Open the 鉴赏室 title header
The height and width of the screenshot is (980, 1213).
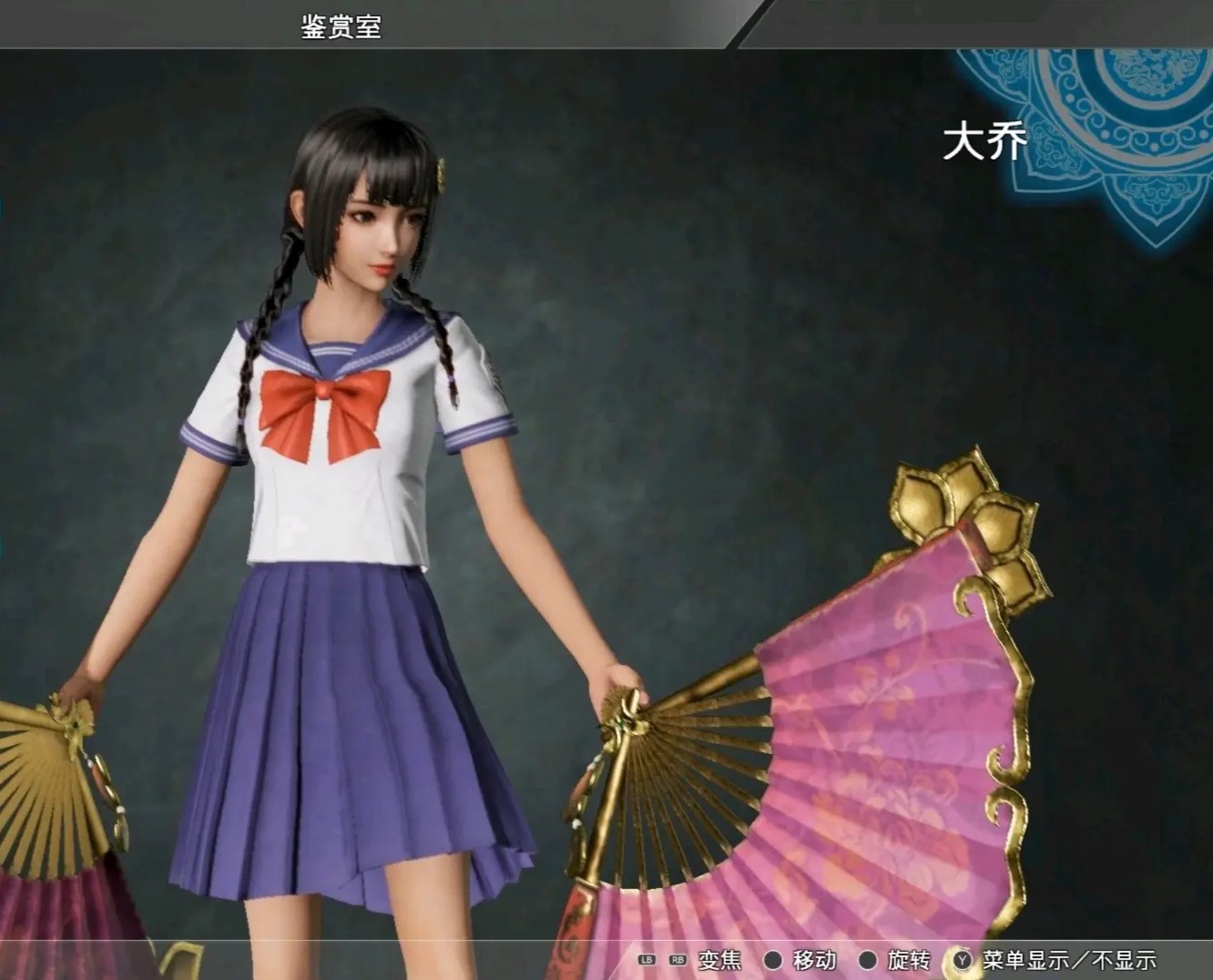point(341,25)
